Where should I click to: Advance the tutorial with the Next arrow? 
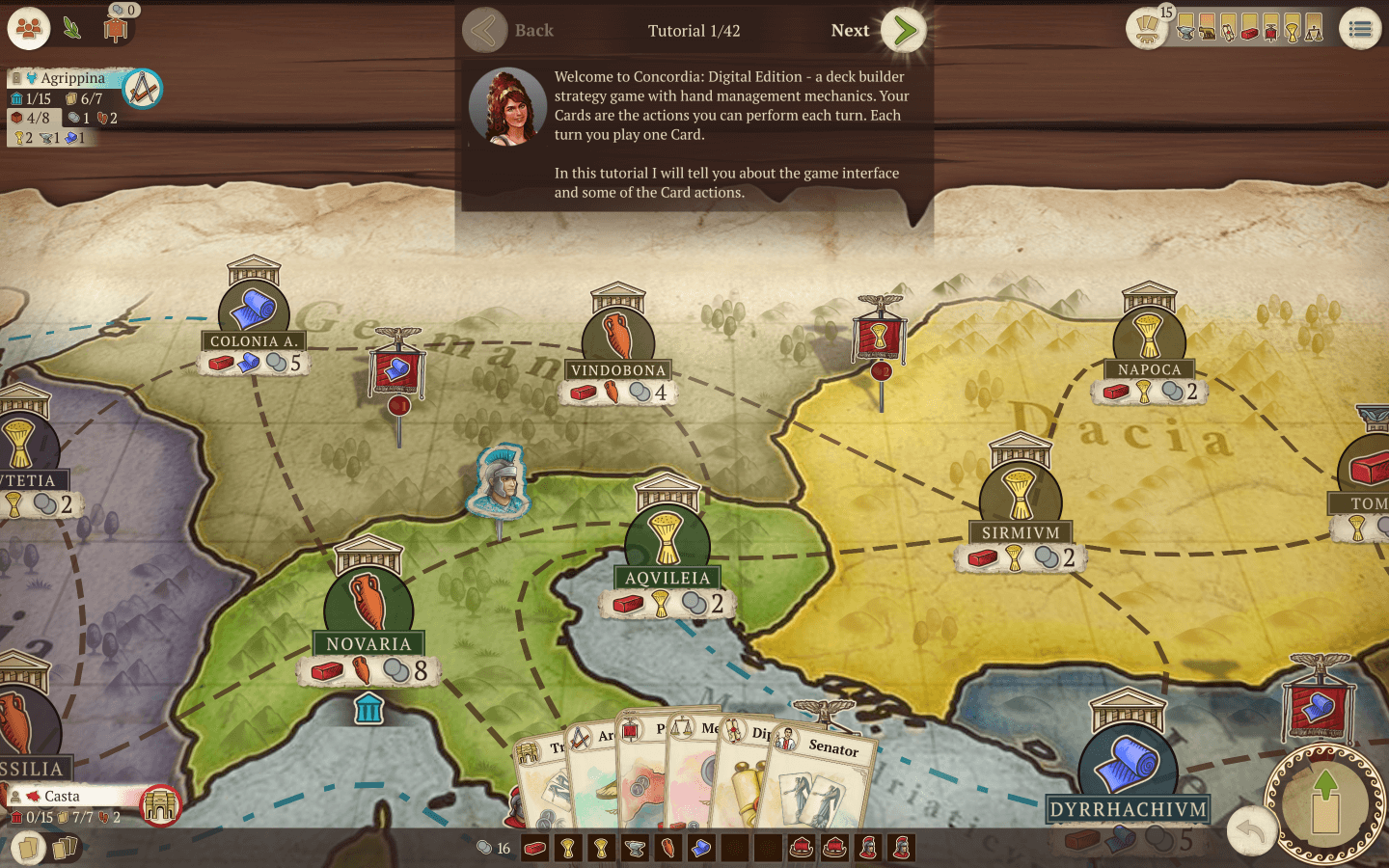coord(904,31)
